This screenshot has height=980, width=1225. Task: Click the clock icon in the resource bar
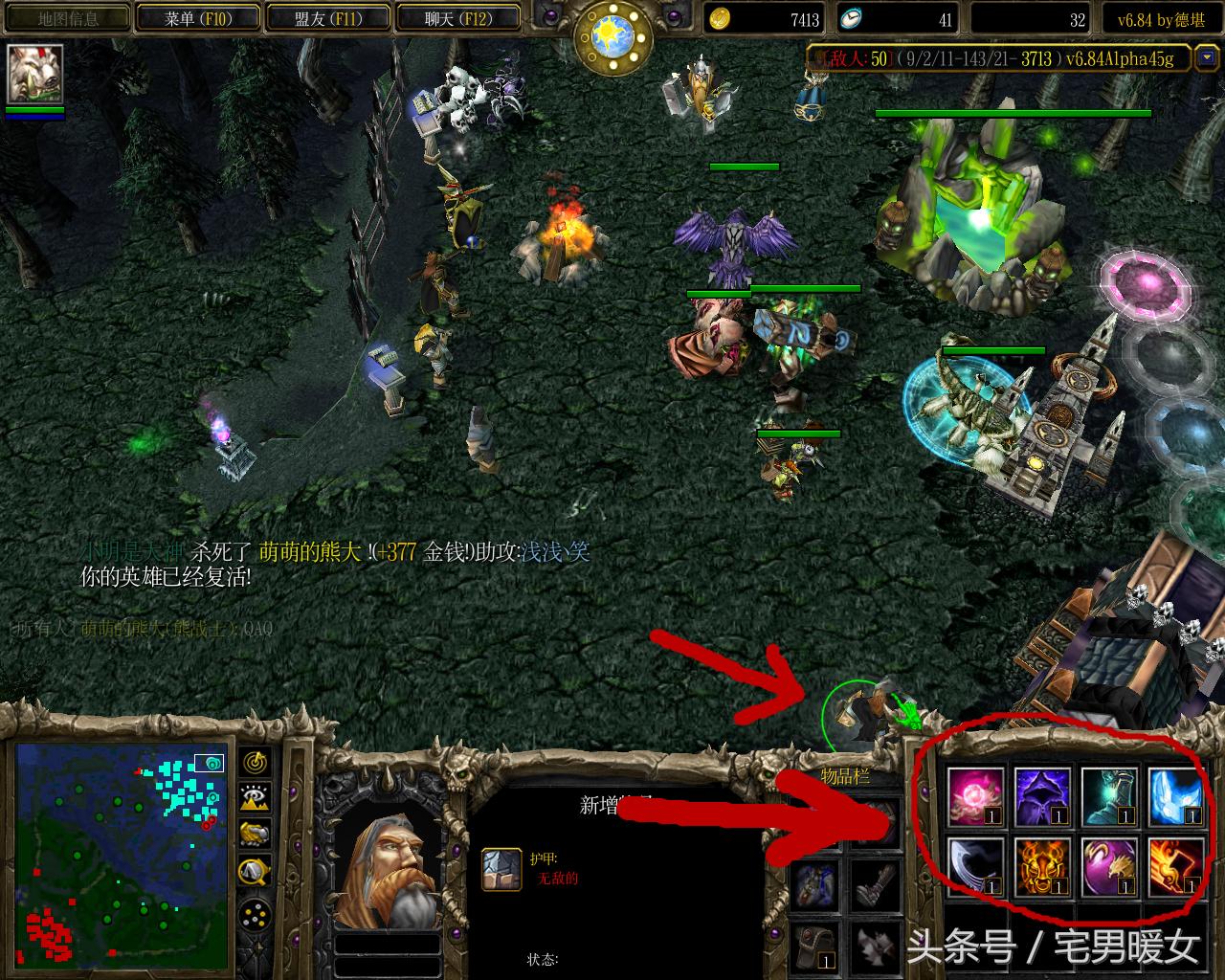tap(852, 19)
